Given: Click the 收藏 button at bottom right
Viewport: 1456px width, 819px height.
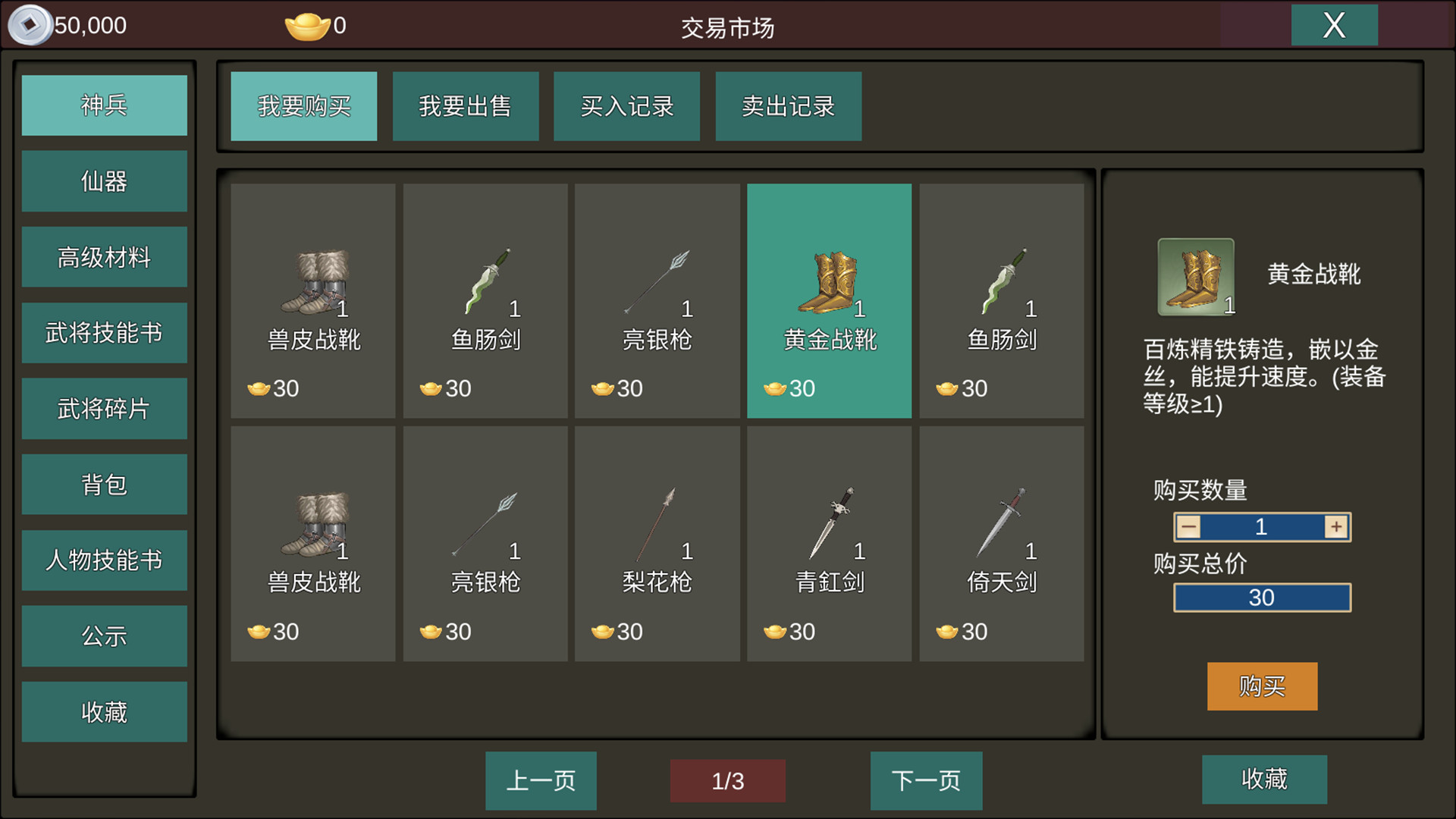Looking at the screenshot, I should click(1264, 780).
